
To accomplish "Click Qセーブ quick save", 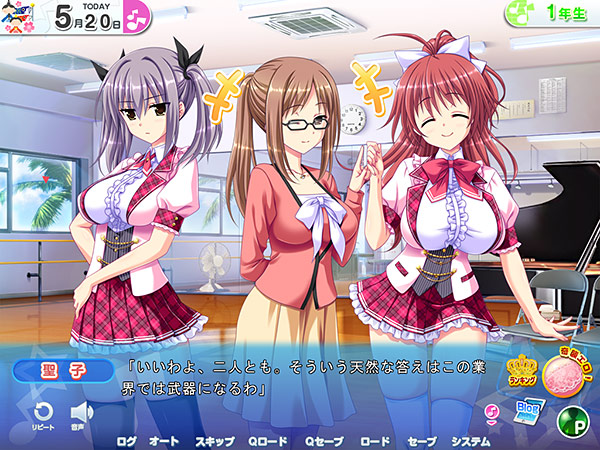I will (x=323, y=440).
